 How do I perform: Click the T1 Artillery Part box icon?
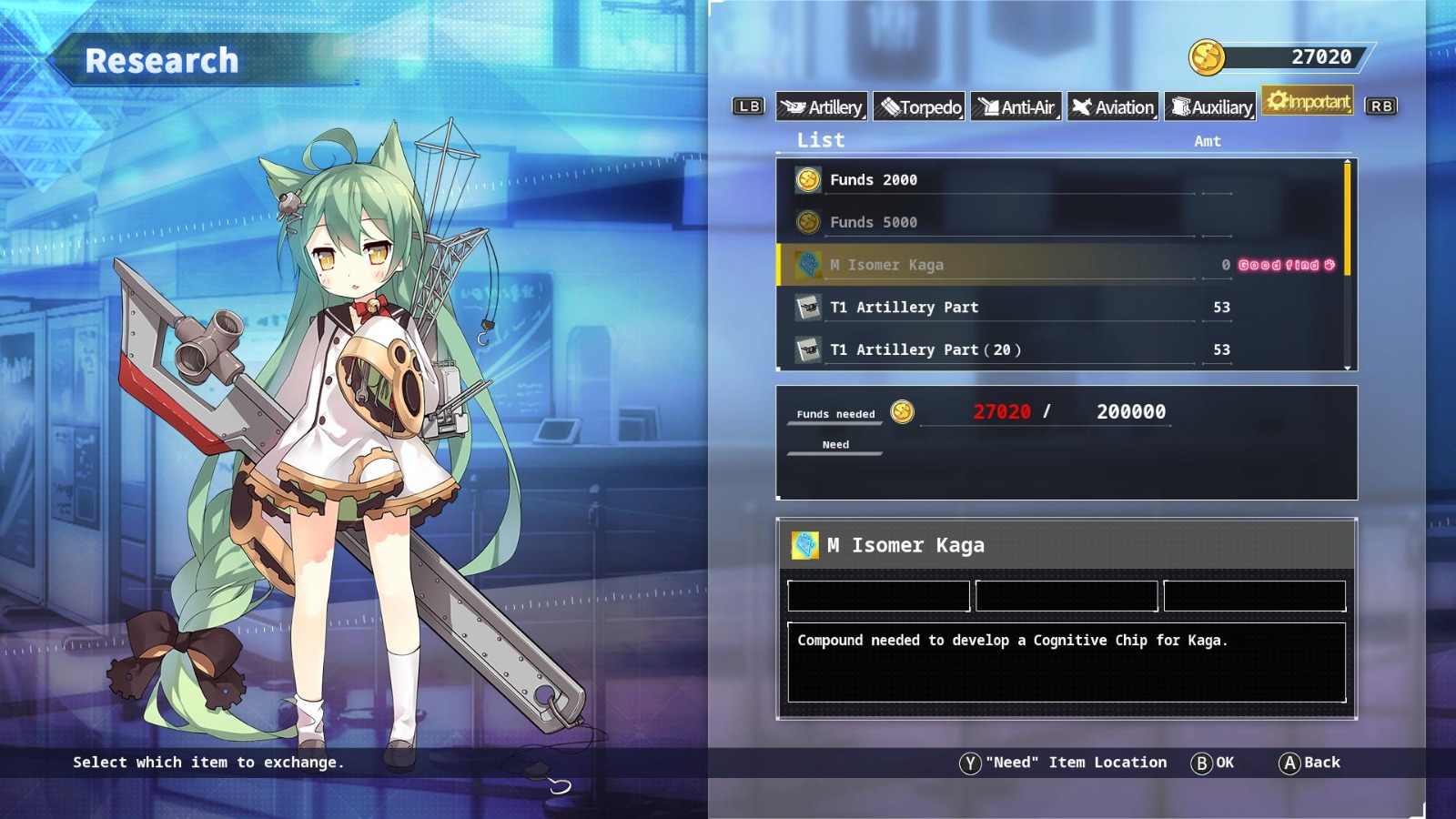point(808,307)
